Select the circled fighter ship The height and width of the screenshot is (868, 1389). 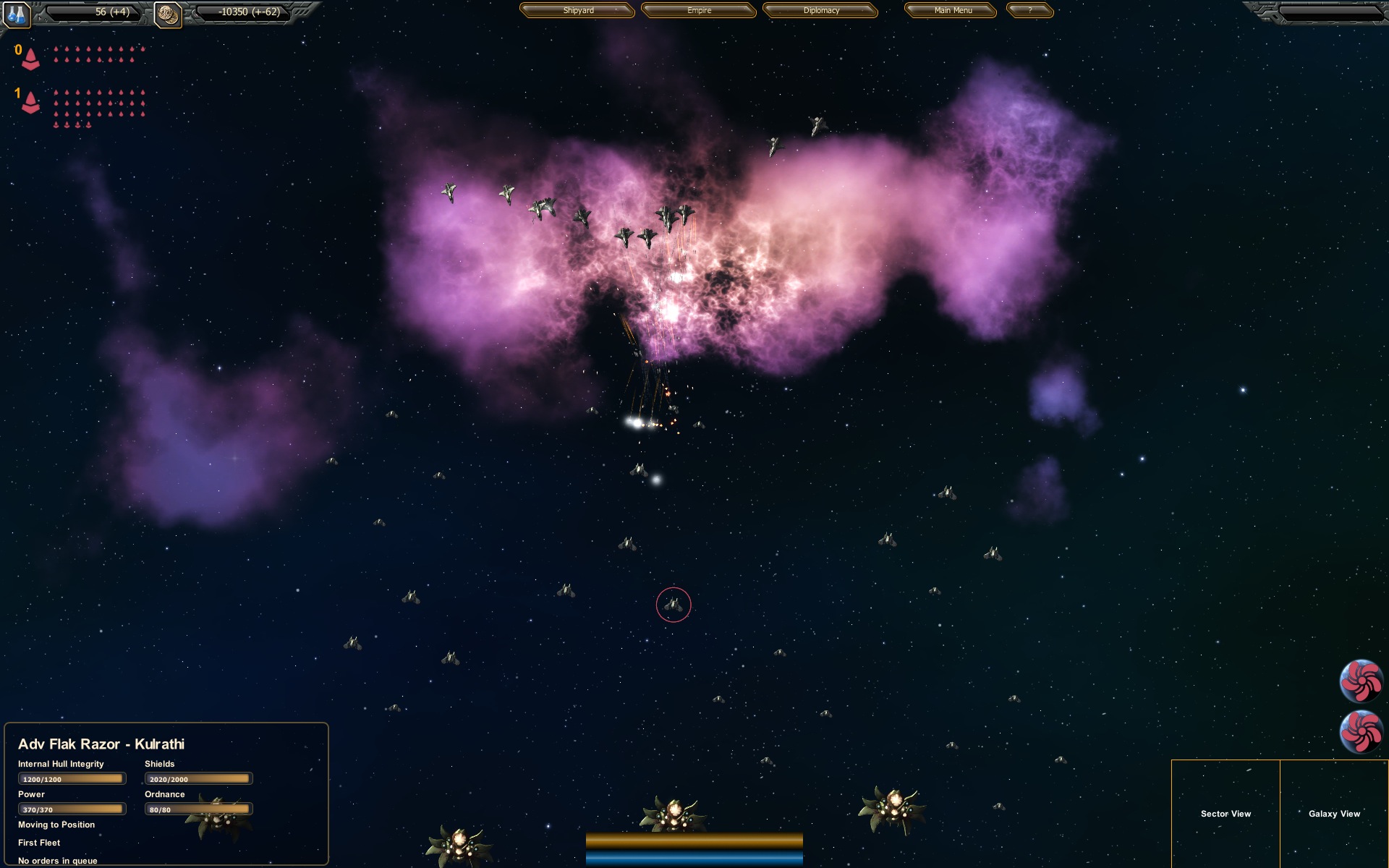coord(675,605)
